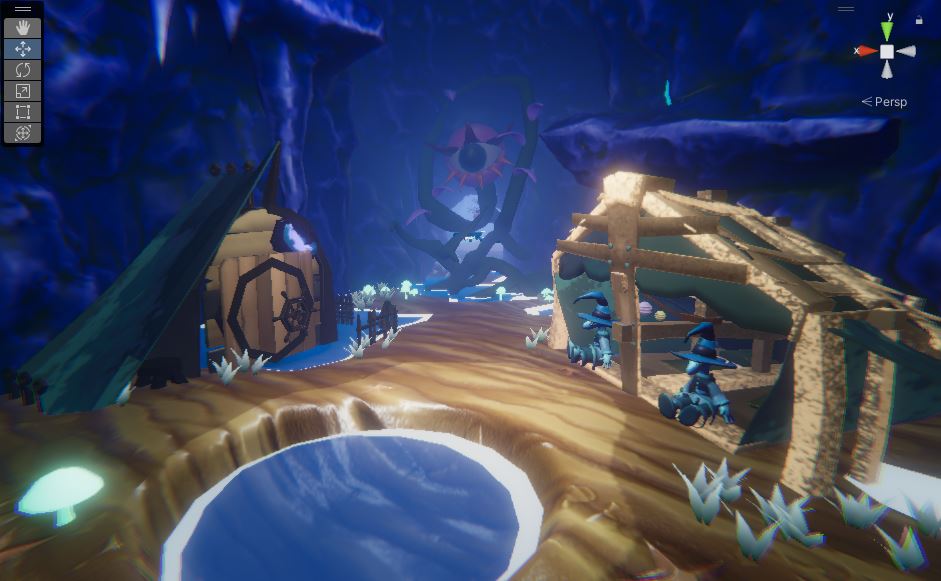Select the Hand view tool
The width and height of the screenshot is (941, 581).
click(x=23, y=28)
